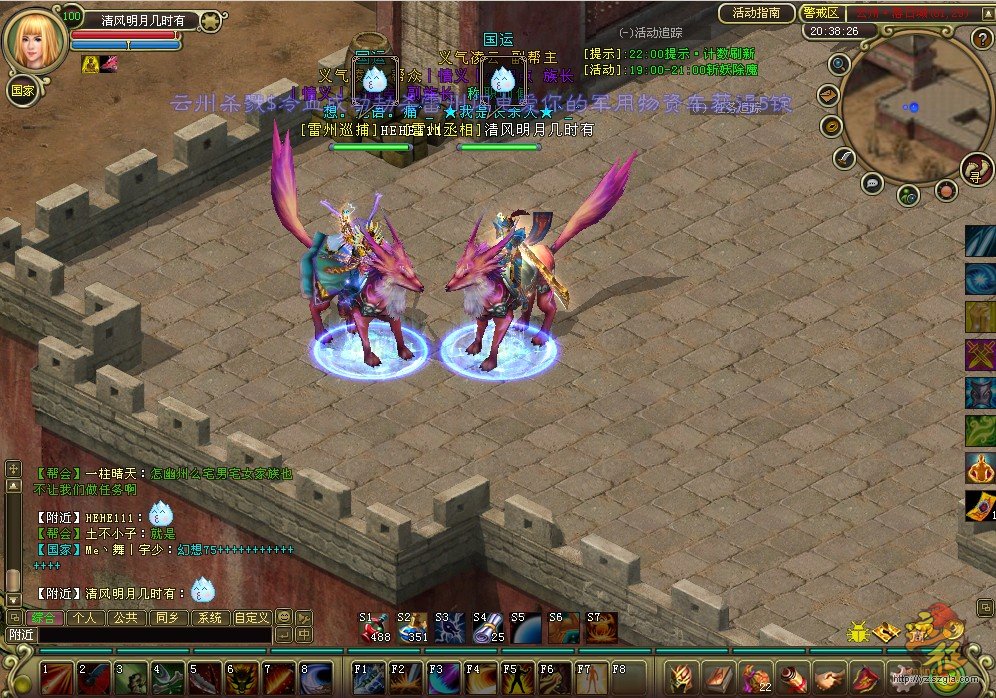Open the helmet character icon in bottom menu
The image size is (996, 698).
[x=681, y=678]
